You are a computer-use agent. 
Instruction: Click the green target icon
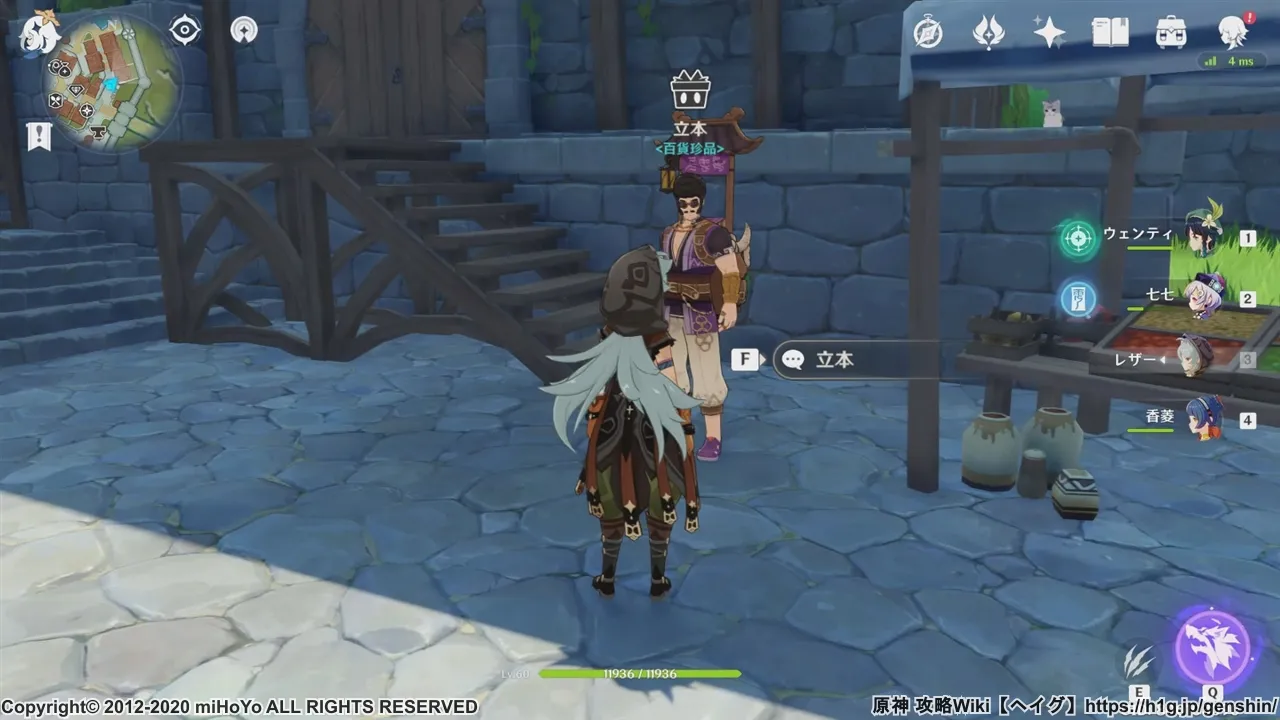(x=1078, y=239)
